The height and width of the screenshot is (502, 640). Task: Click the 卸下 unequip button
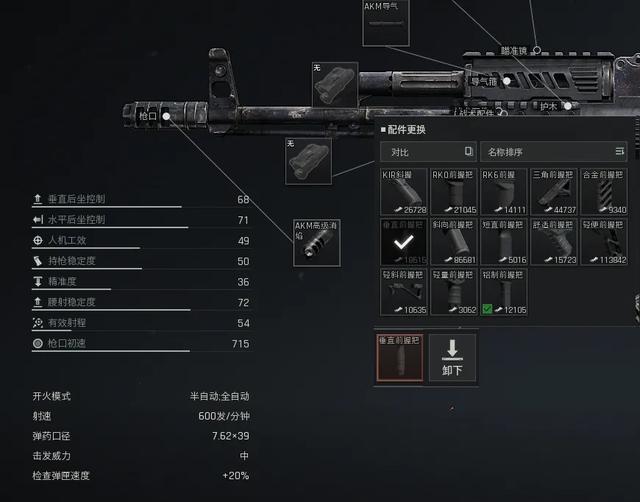pyautogui.click(x=452, y=357)
